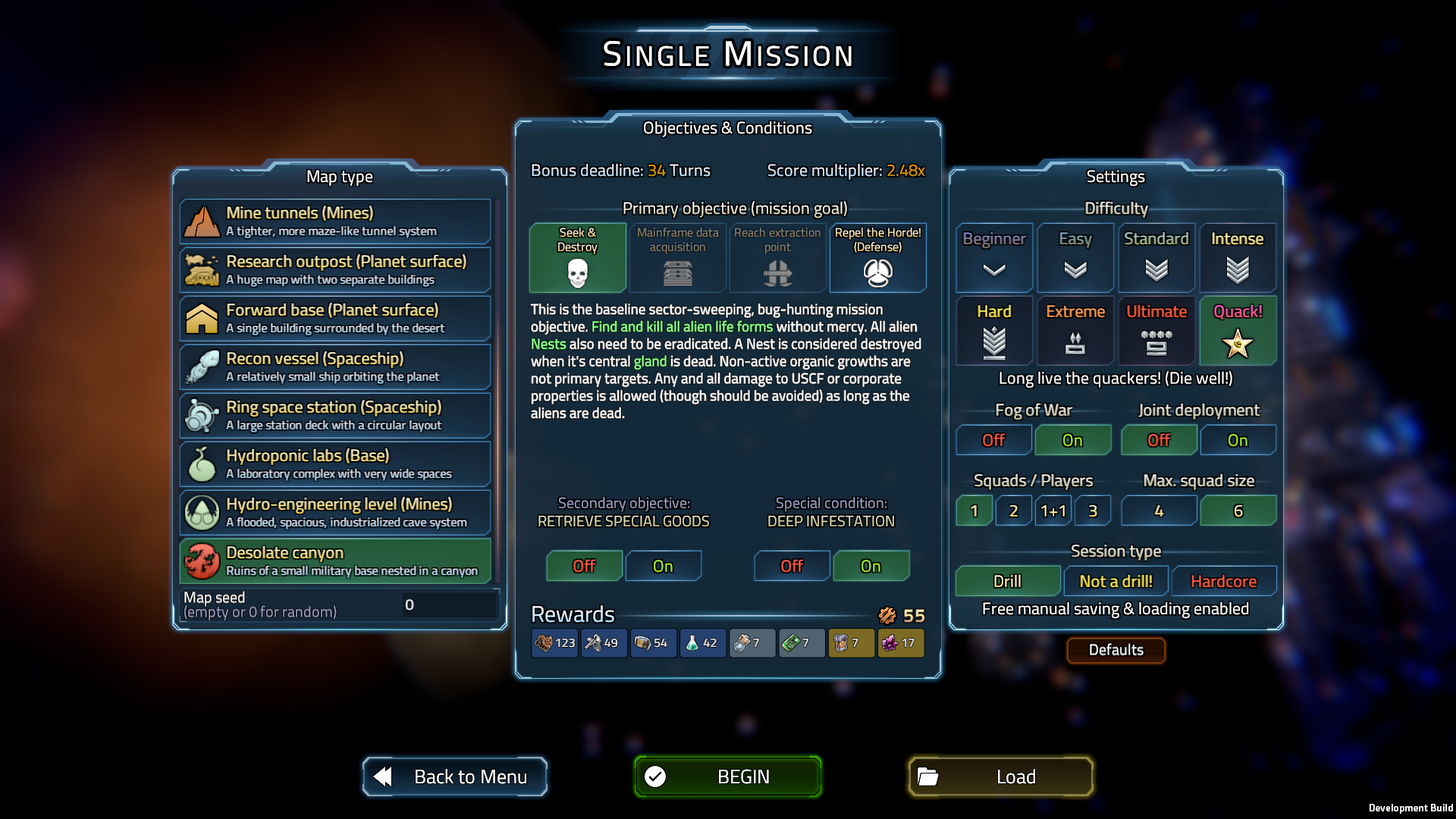1456x819 pixels.
Task: Click the Recon vessel spaceship icon
Action: pos(202,366)
